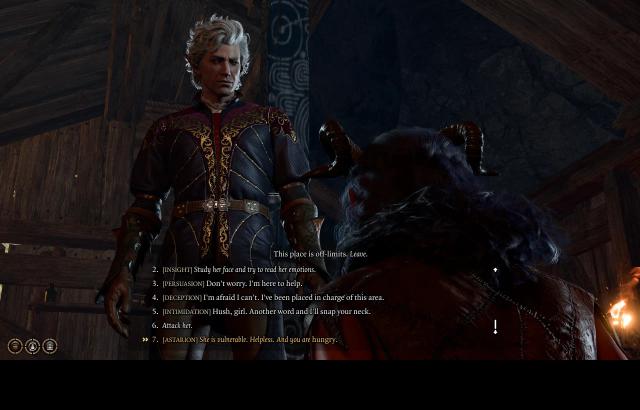Click the round icon with a building shape

49,346
